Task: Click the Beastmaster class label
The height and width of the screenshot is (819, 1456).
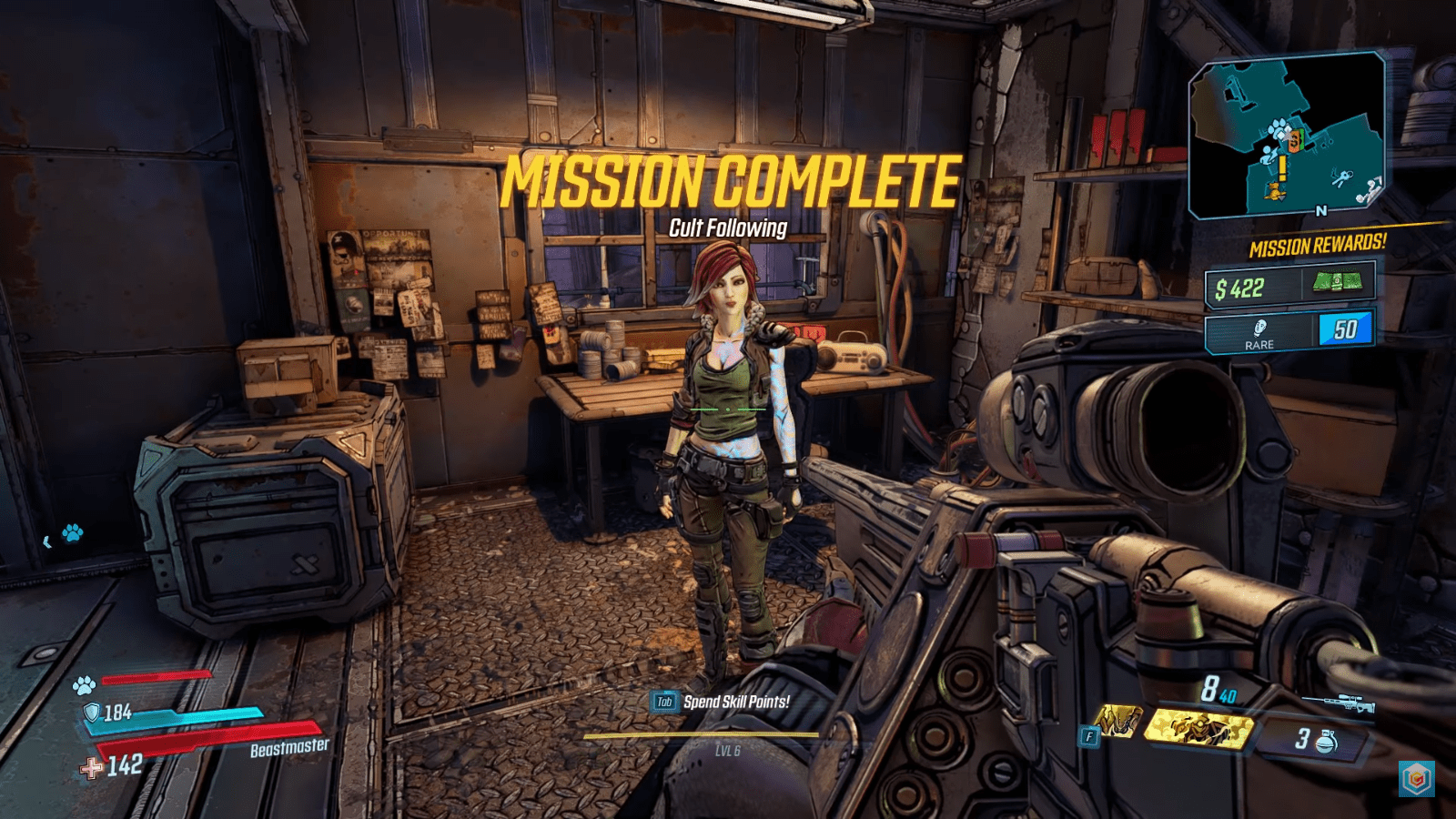Action: tap(288, 749)
